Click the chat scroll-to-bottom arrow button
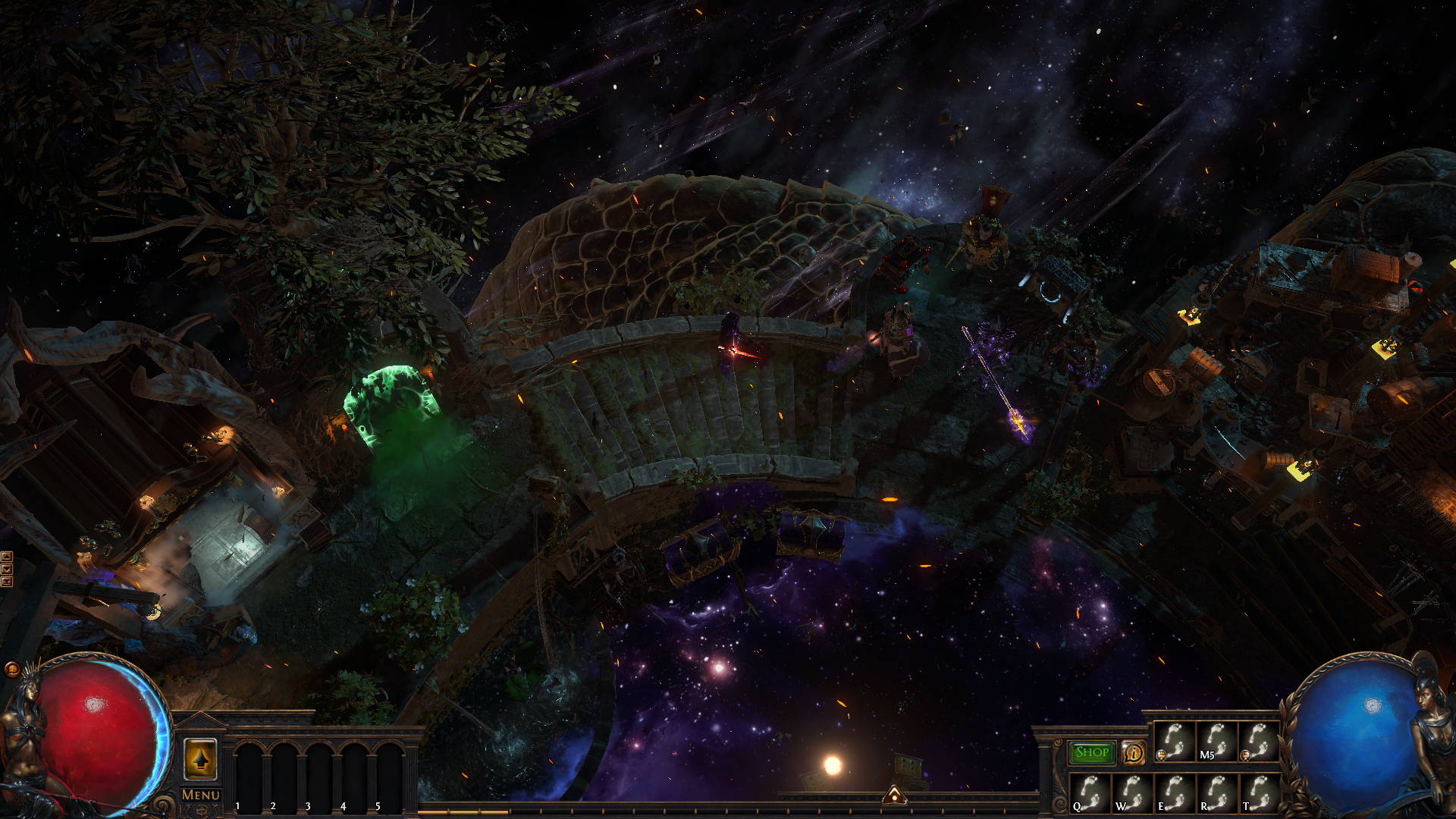1456x819 pixels. 7,582
